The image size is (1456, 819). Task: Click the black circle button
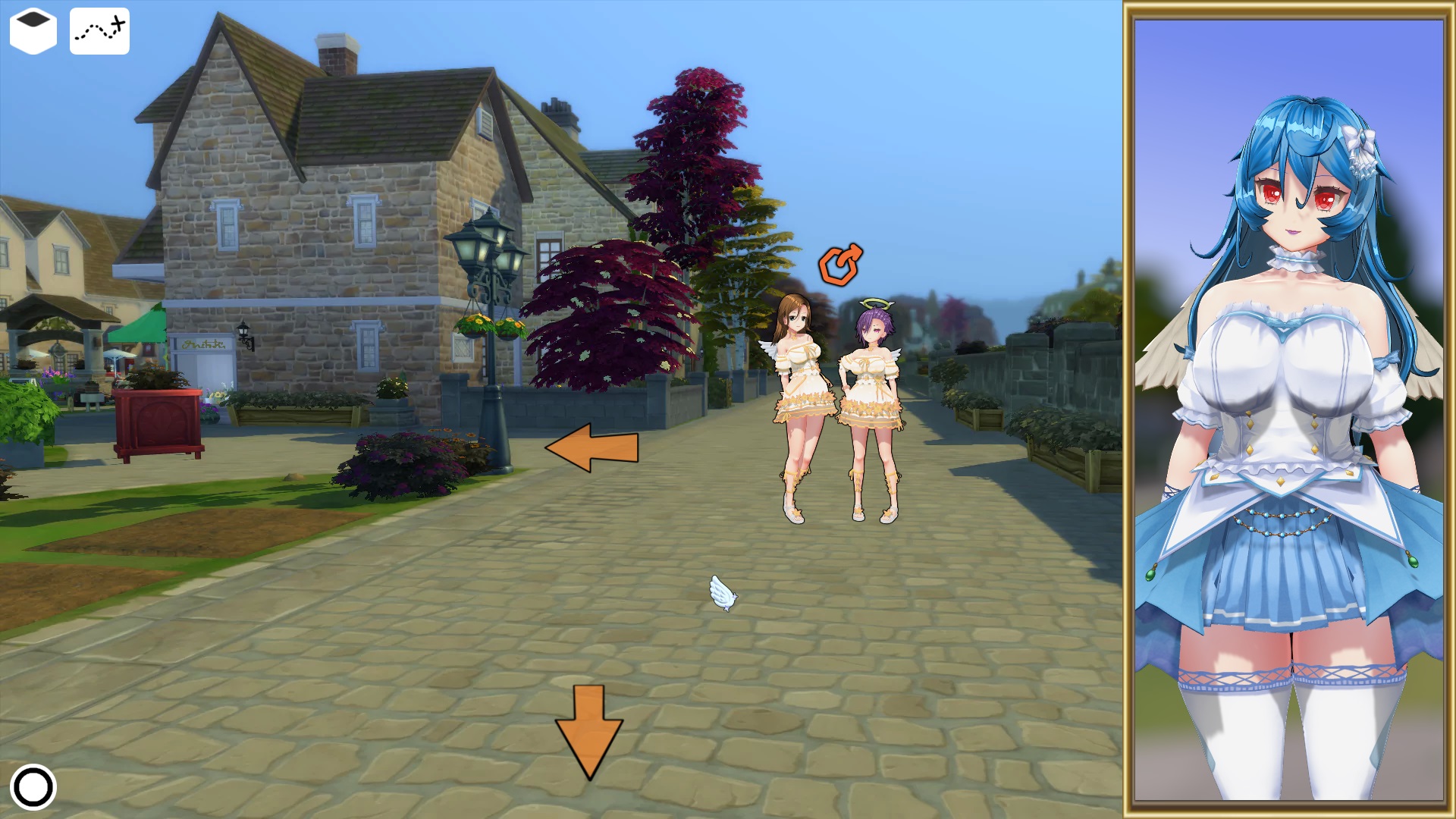[x=33, y=787]
